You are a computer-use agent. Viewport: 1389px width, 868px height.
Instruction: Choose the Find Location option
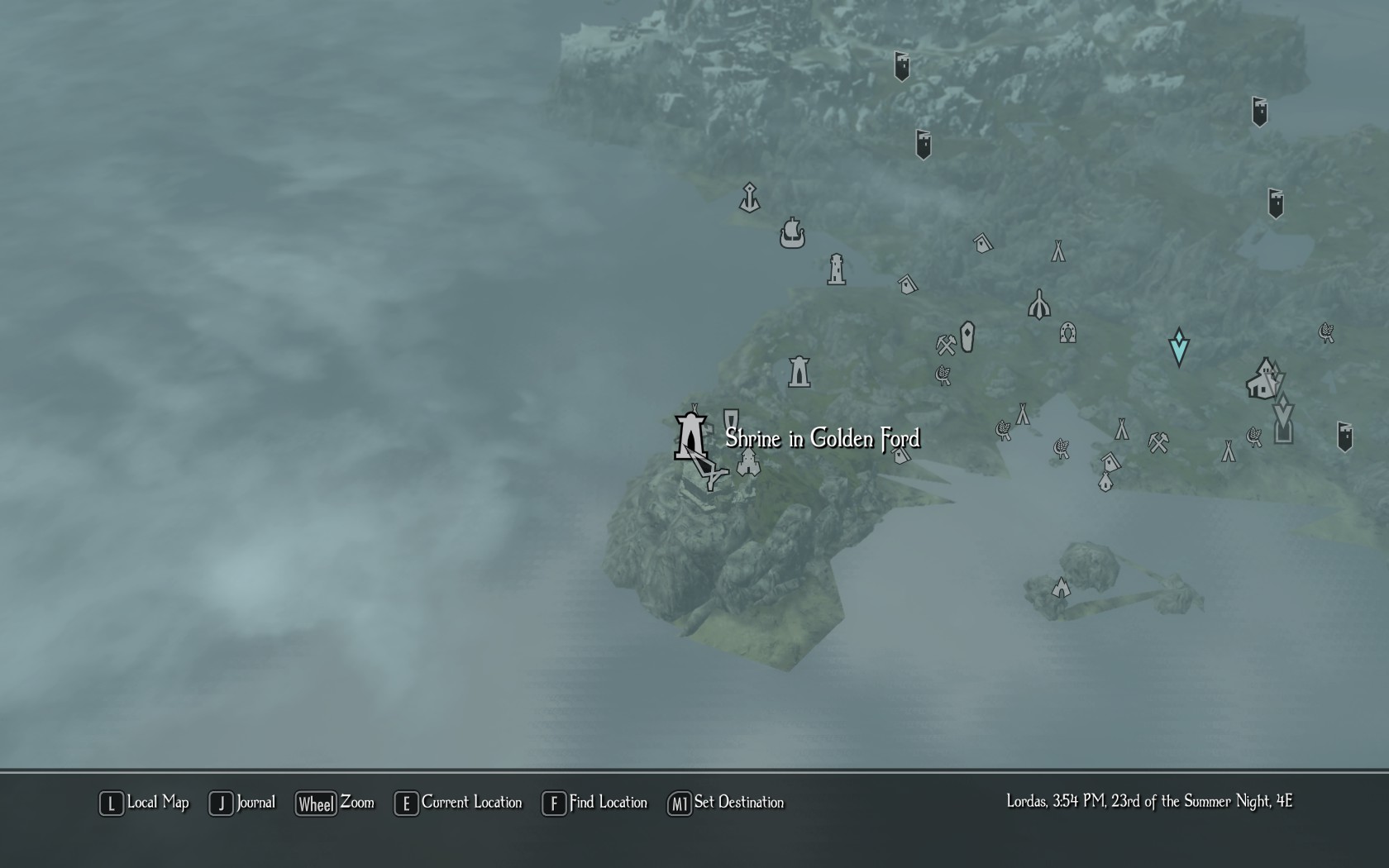click(x=595, y=803)
